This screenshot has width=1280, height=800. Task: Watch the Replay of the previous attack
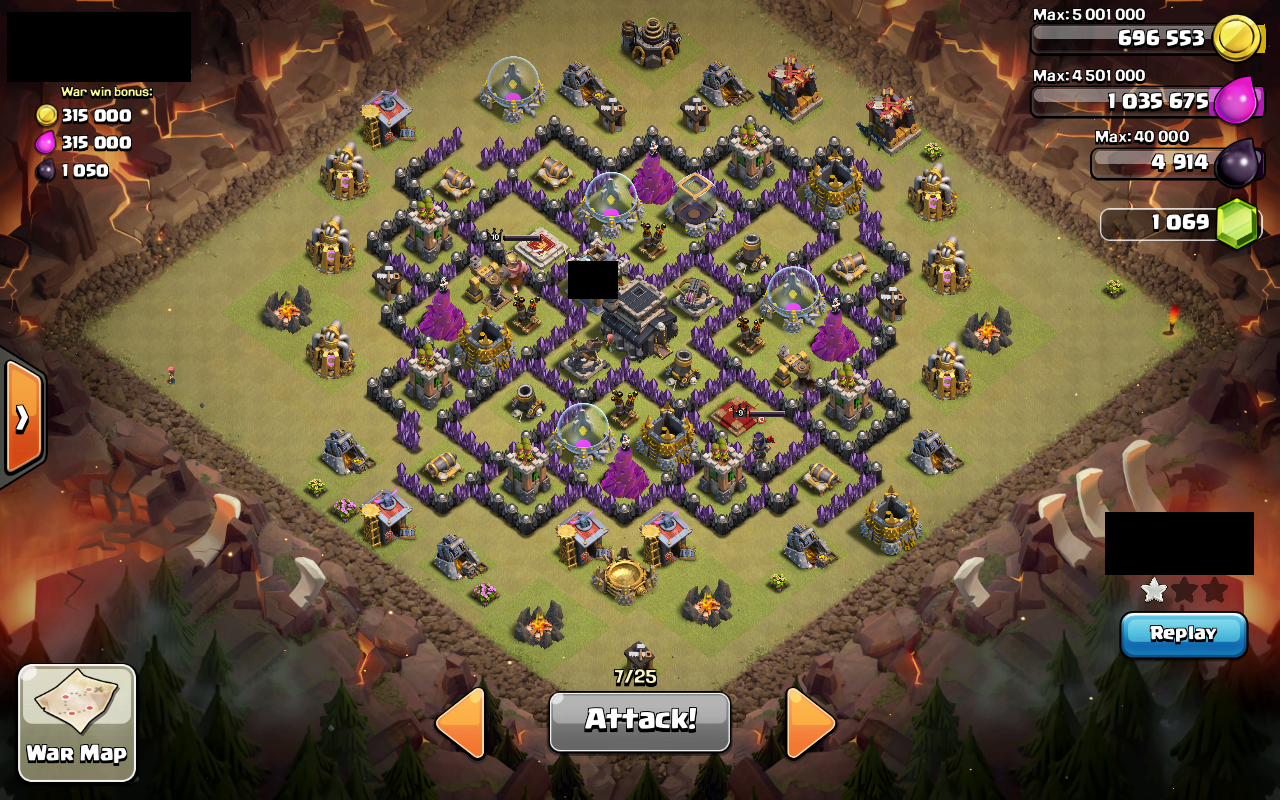click(x=1184, y=633)
